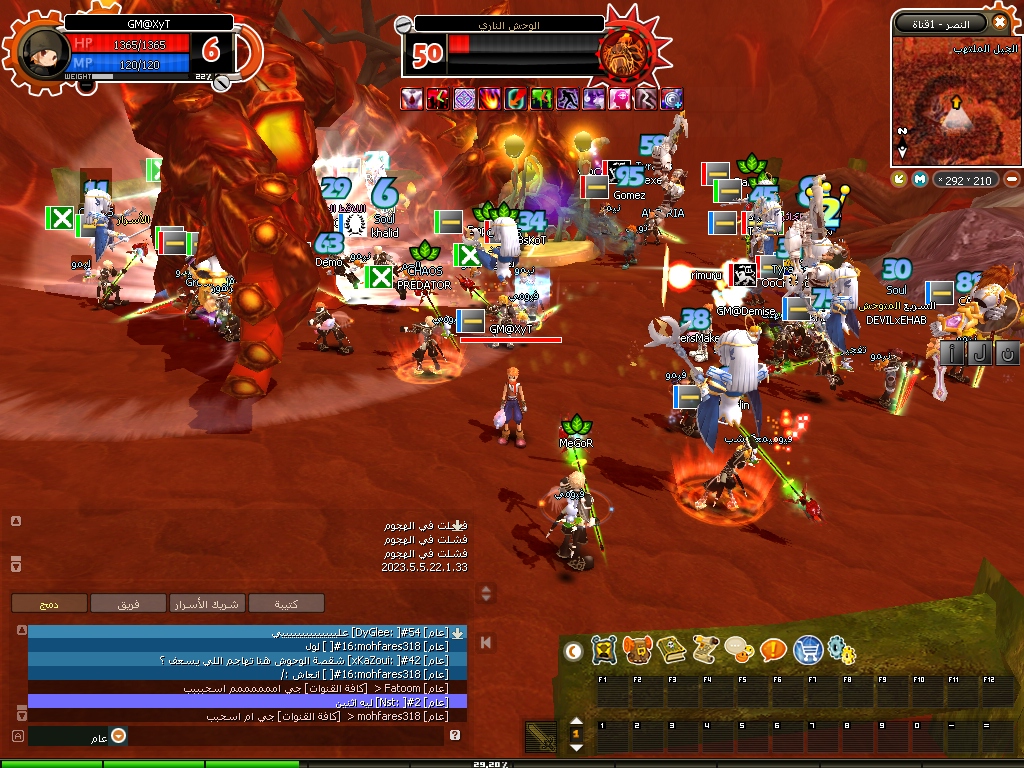
Task: Open the shopping cart item mall
Action: 807,651
